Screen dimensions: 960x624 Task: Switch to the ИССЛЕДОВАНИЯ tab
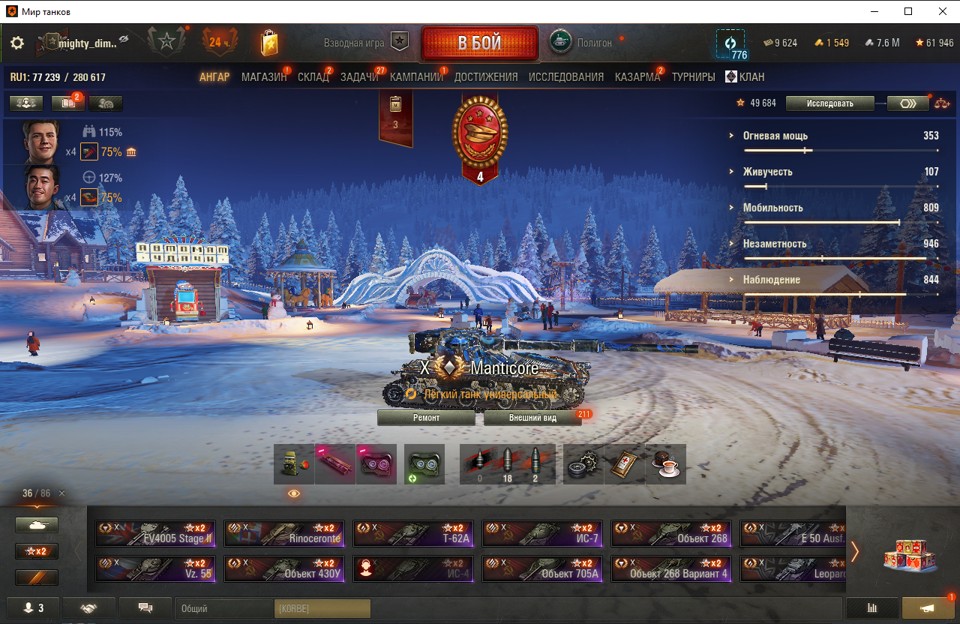pos(566,77)
